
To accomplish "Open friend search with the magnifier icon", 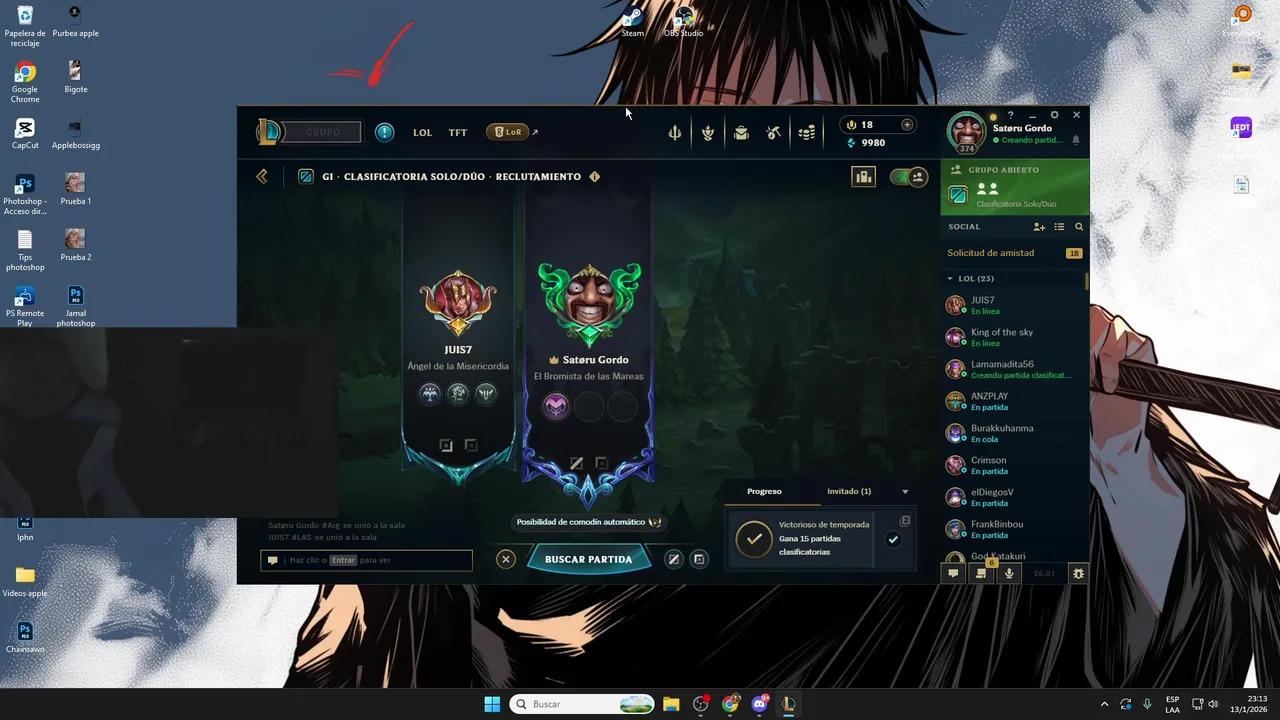I will [x=1078, y=227].
